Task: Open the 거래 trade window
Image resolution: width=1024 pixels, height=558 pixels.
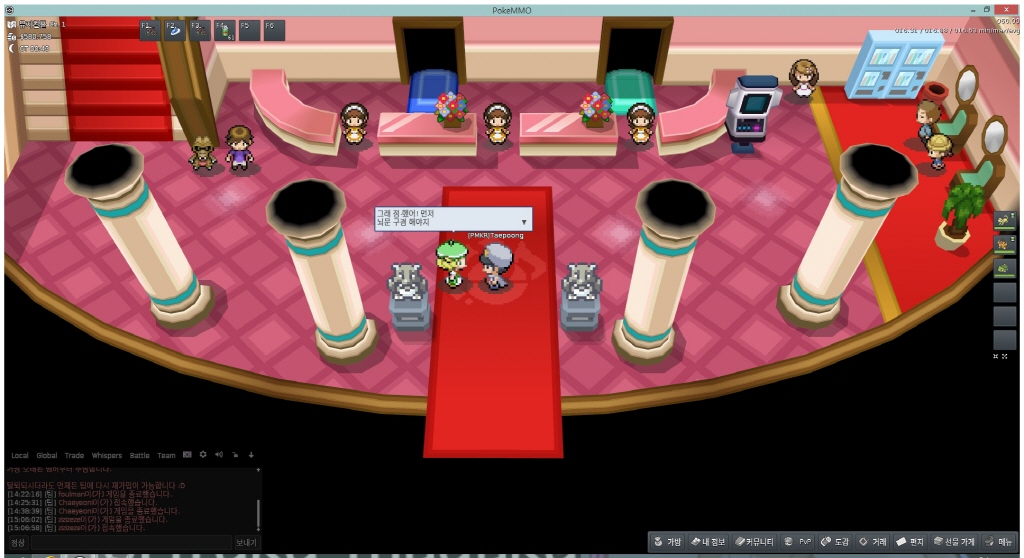Action: [873, 541]
